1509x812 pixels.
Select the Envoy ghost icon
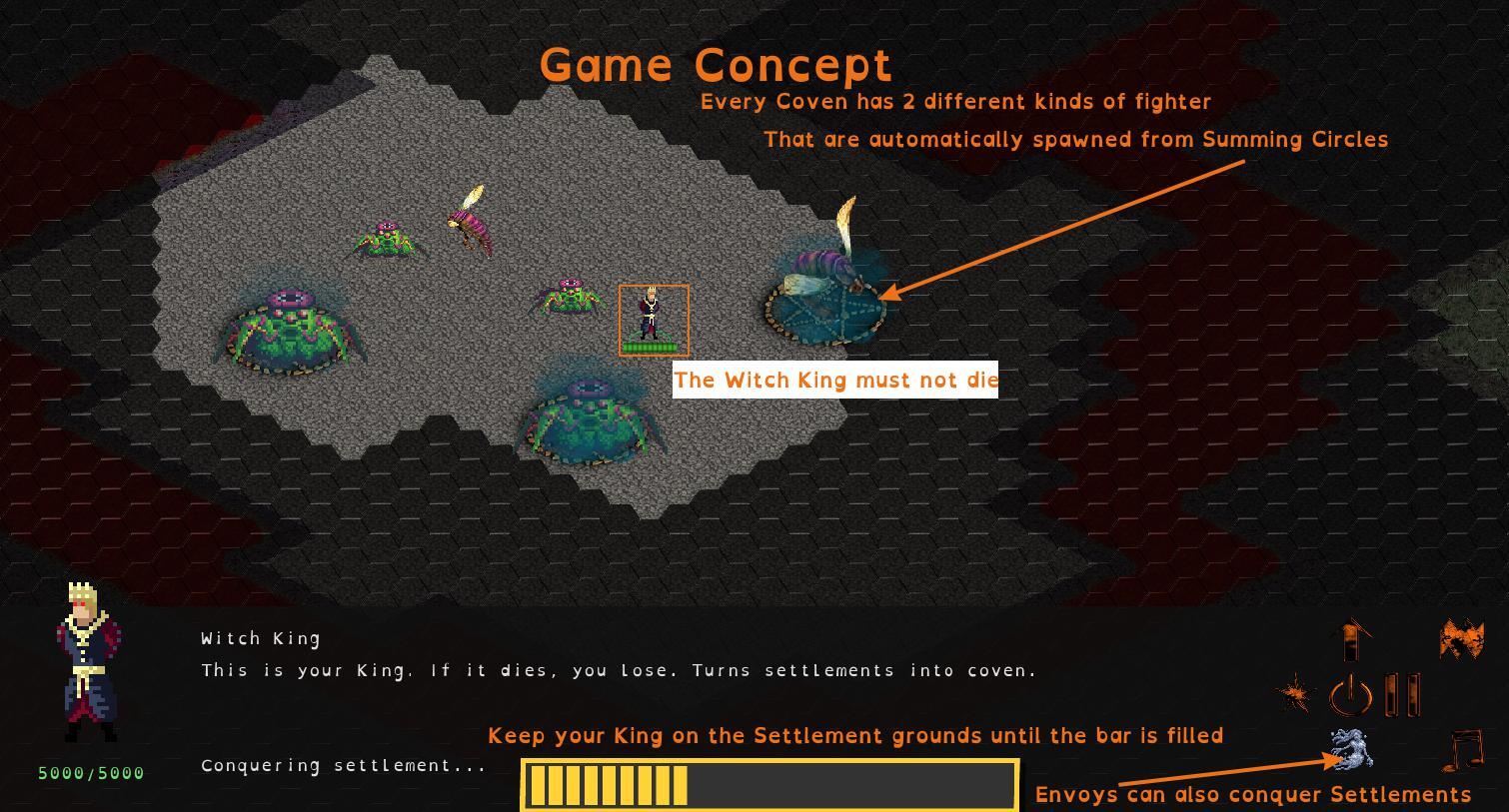tap(1351, 749)
